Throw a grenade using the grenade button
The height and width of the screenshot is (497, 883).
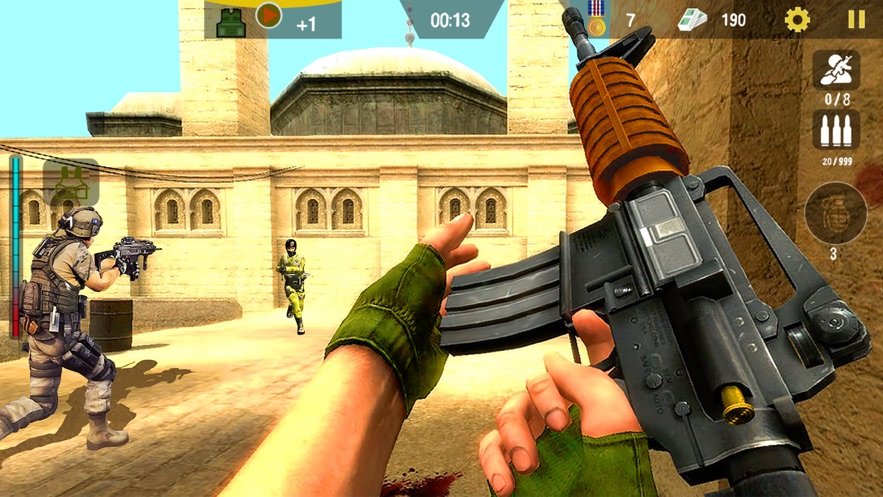pyautogui.click(x=835, y=214)
